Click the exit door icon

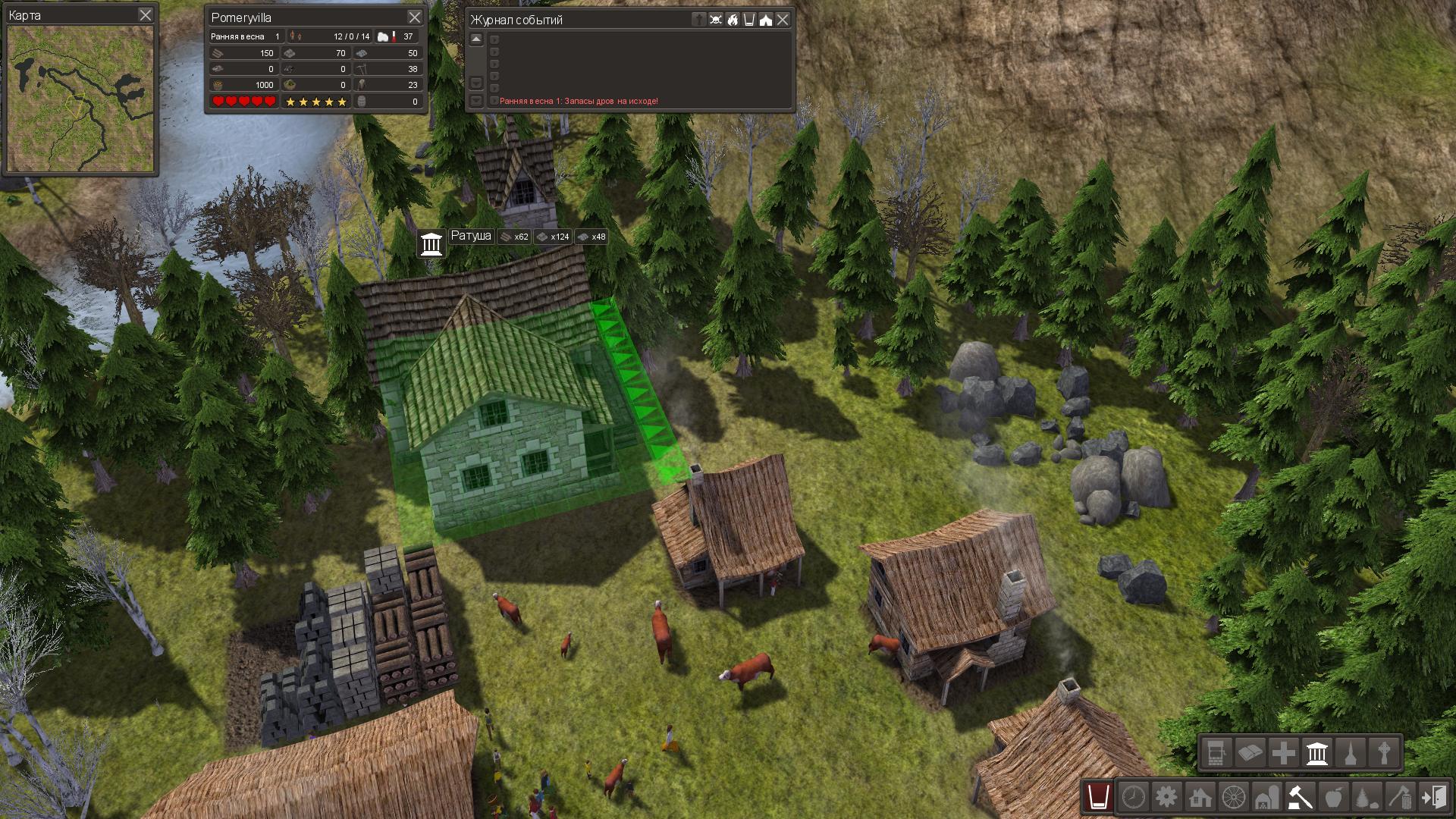click(1434, 797)
